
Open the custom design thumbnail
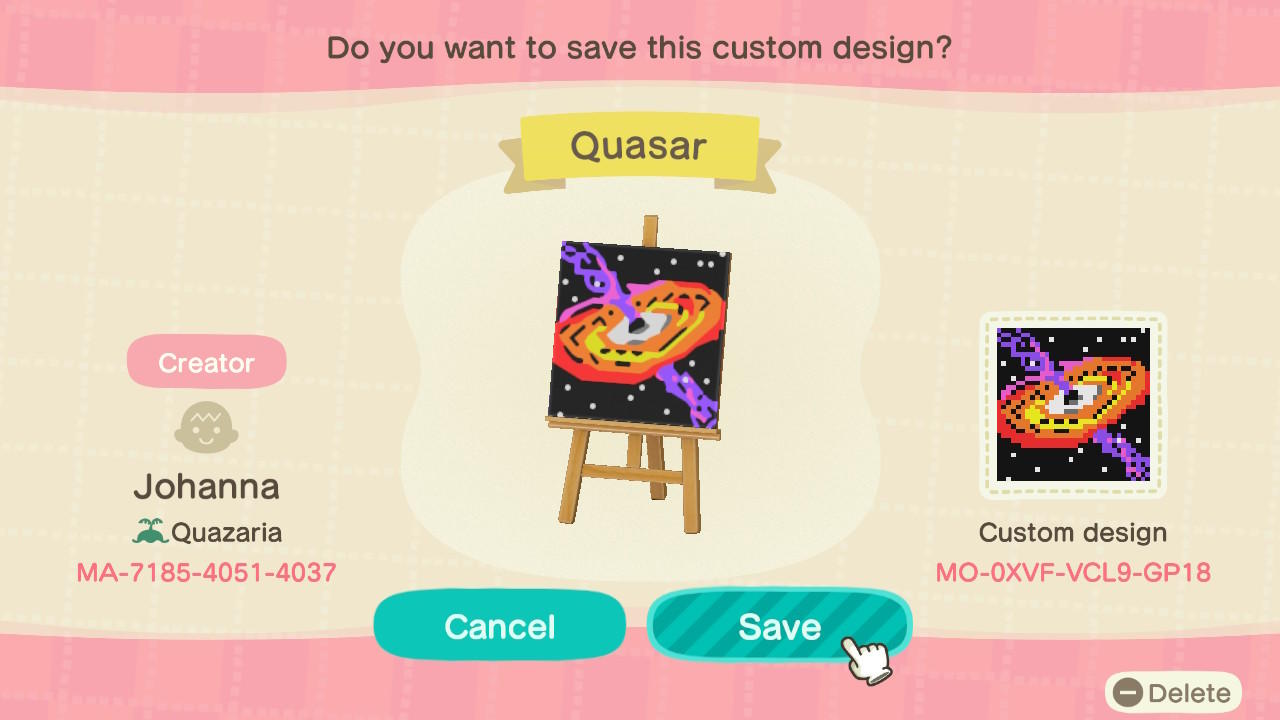1073,404
